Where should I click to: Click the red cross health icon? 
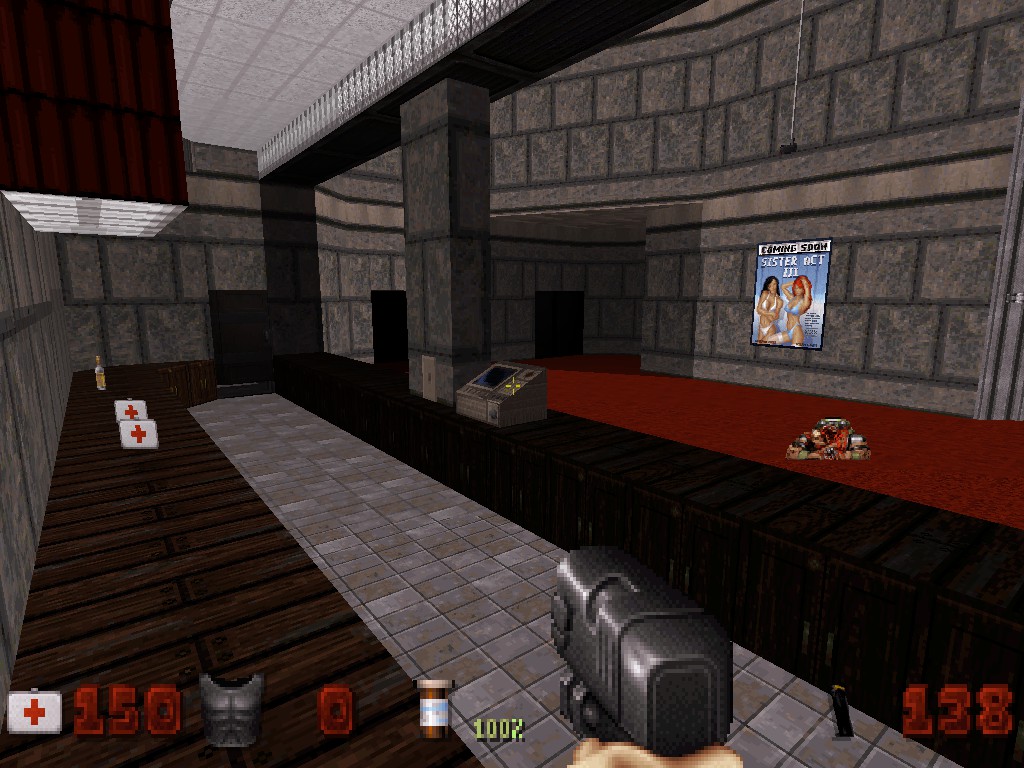35,712
